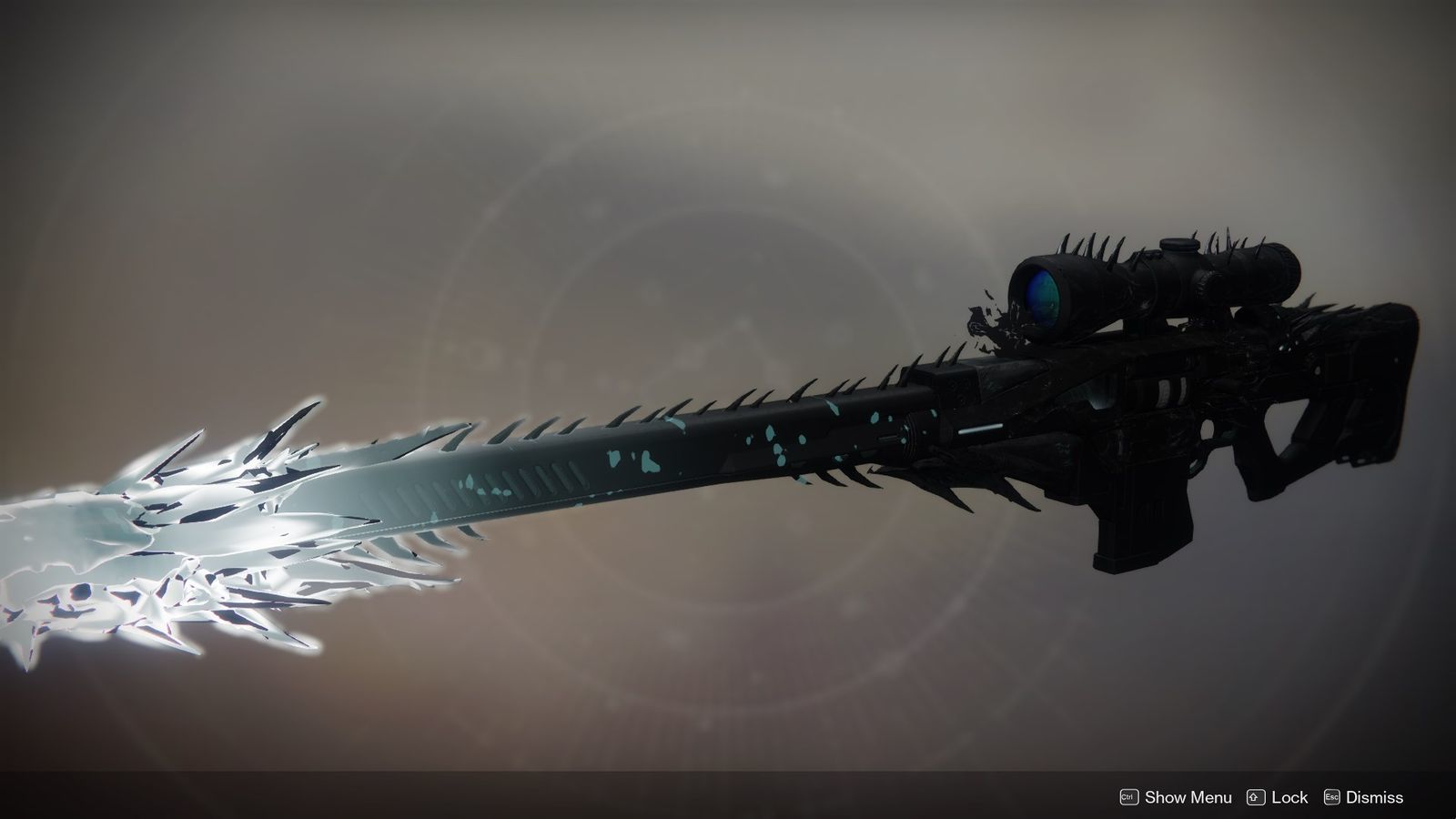The image size is (1456, 819).
Task: Click the Ctrl key icon beside Show Menu
Action: [x=1127, y=798]
